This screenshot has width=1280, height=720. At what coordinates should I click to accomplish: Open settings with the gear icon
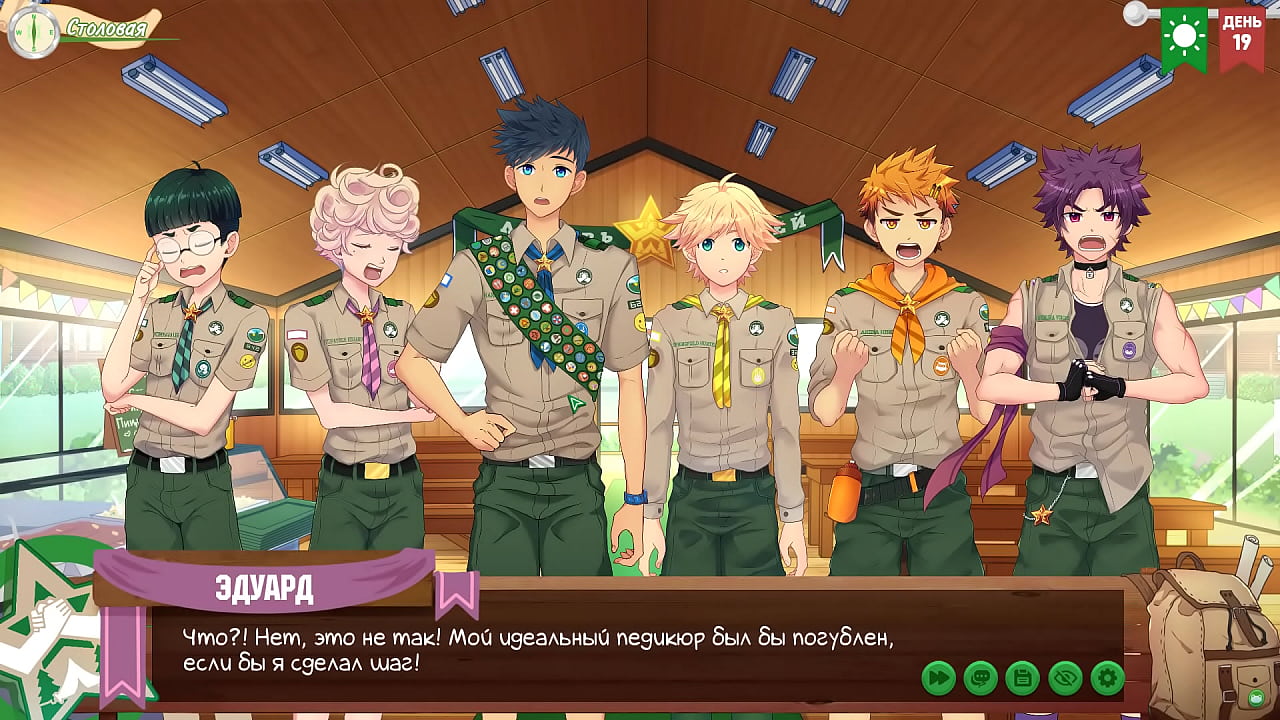pos(1107,678)
